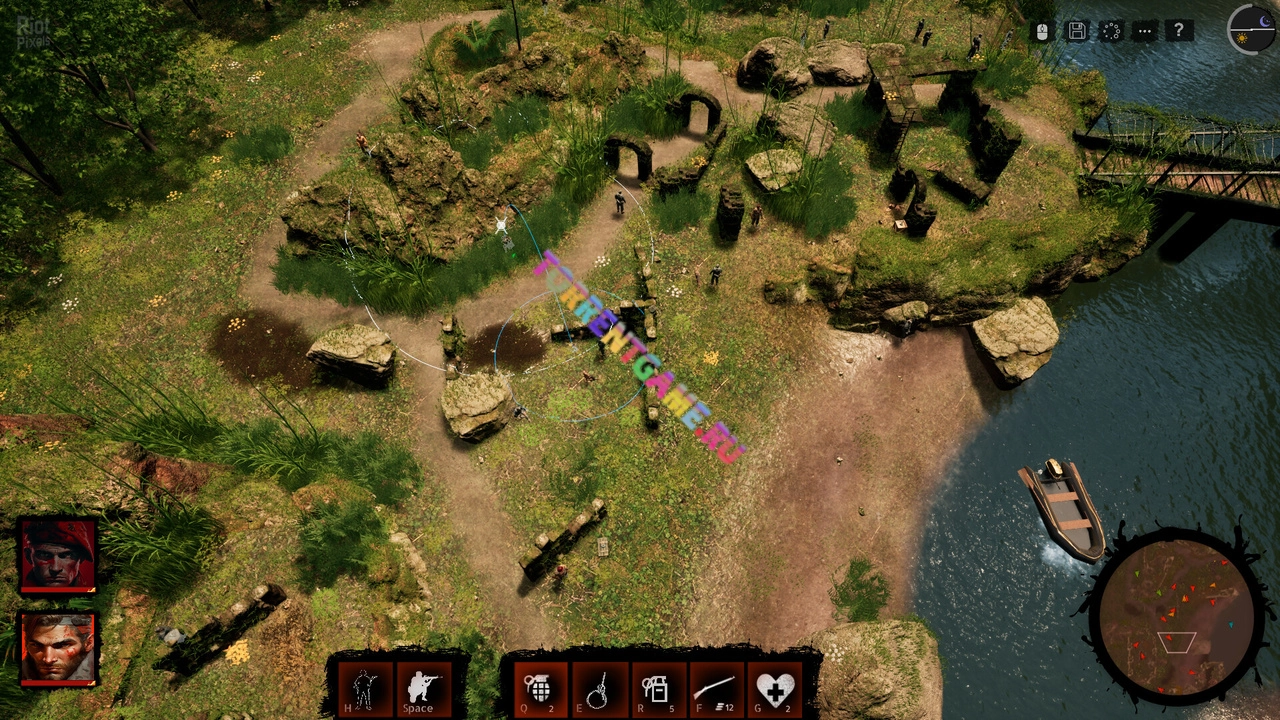This screenshot has height=720, width=1280.
Task: Equip the rifle weapon slot
Action: (716, 689)
